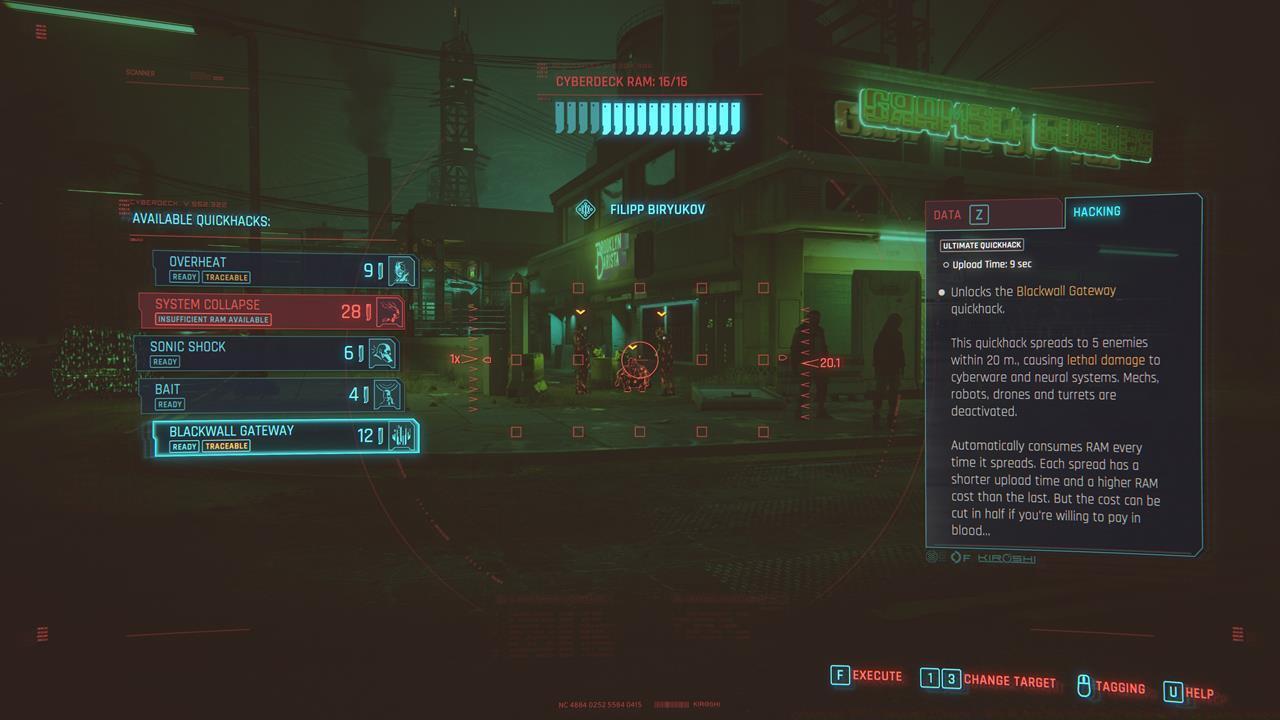Select the Blackwall Gateway quickhack icon
Viewport: 1280px width, 720px height.
[399, 437]
